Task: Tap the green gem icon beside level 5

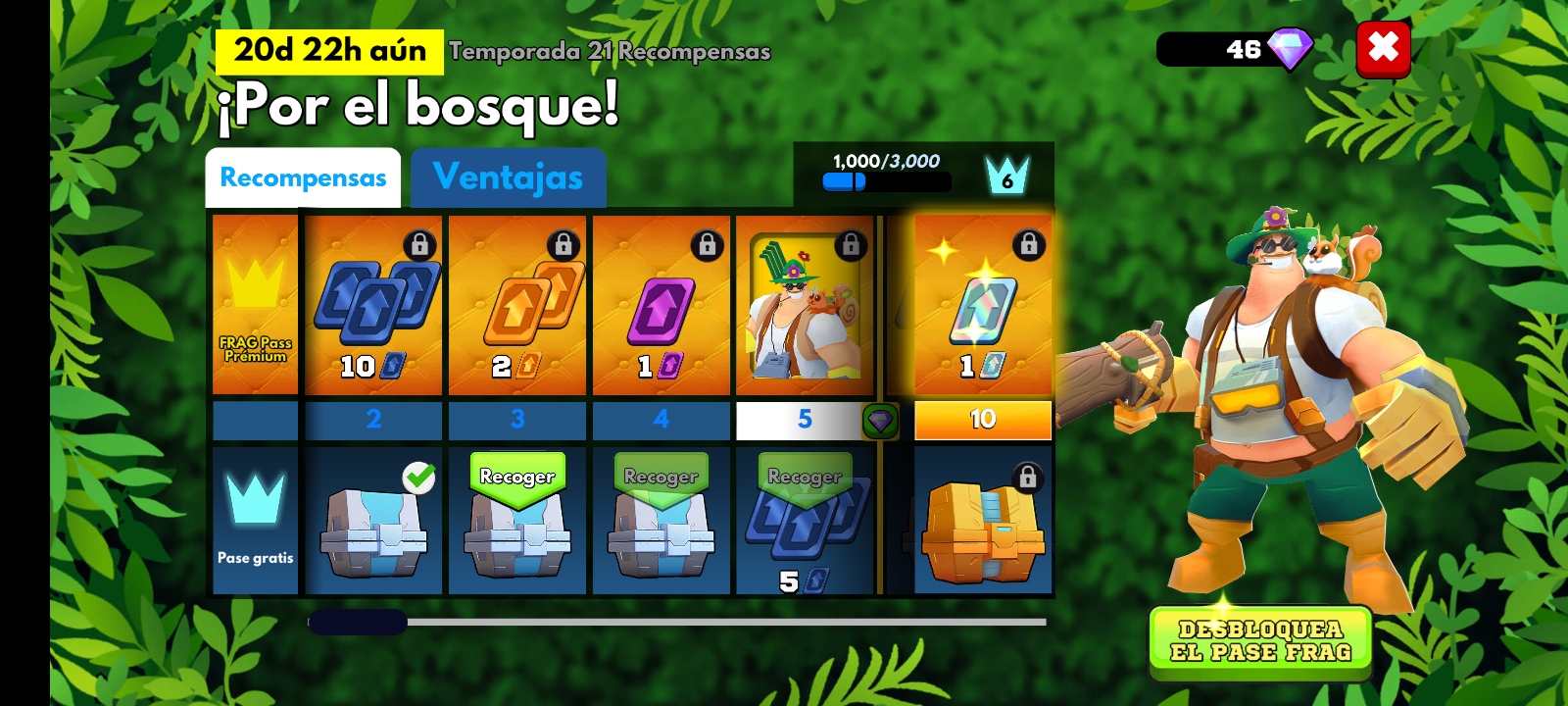Action: pyautogui.click(x=880, y=421)
